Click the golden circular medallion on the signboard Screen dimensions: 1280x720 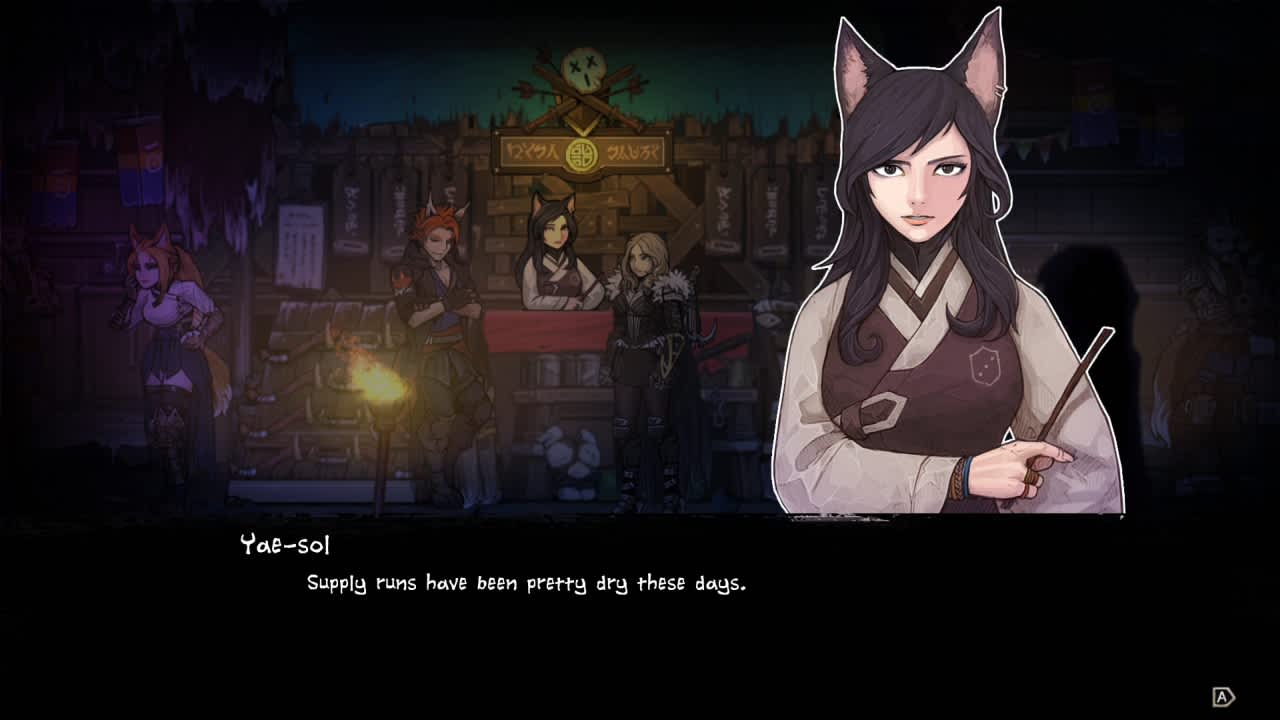coord(581,152)
